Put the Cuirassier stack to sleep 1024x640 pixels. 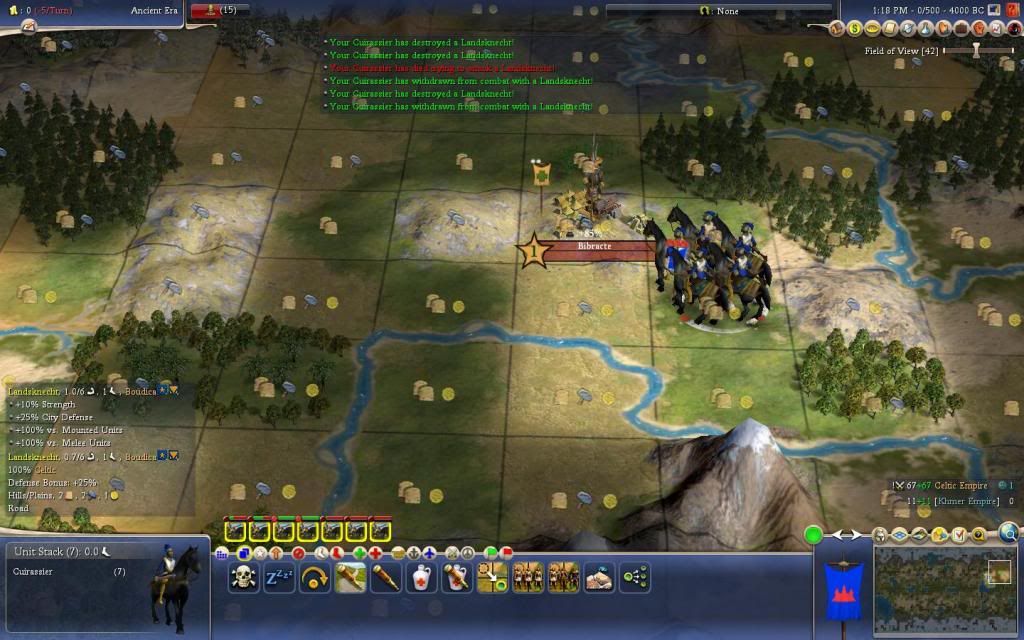(279, 577)
